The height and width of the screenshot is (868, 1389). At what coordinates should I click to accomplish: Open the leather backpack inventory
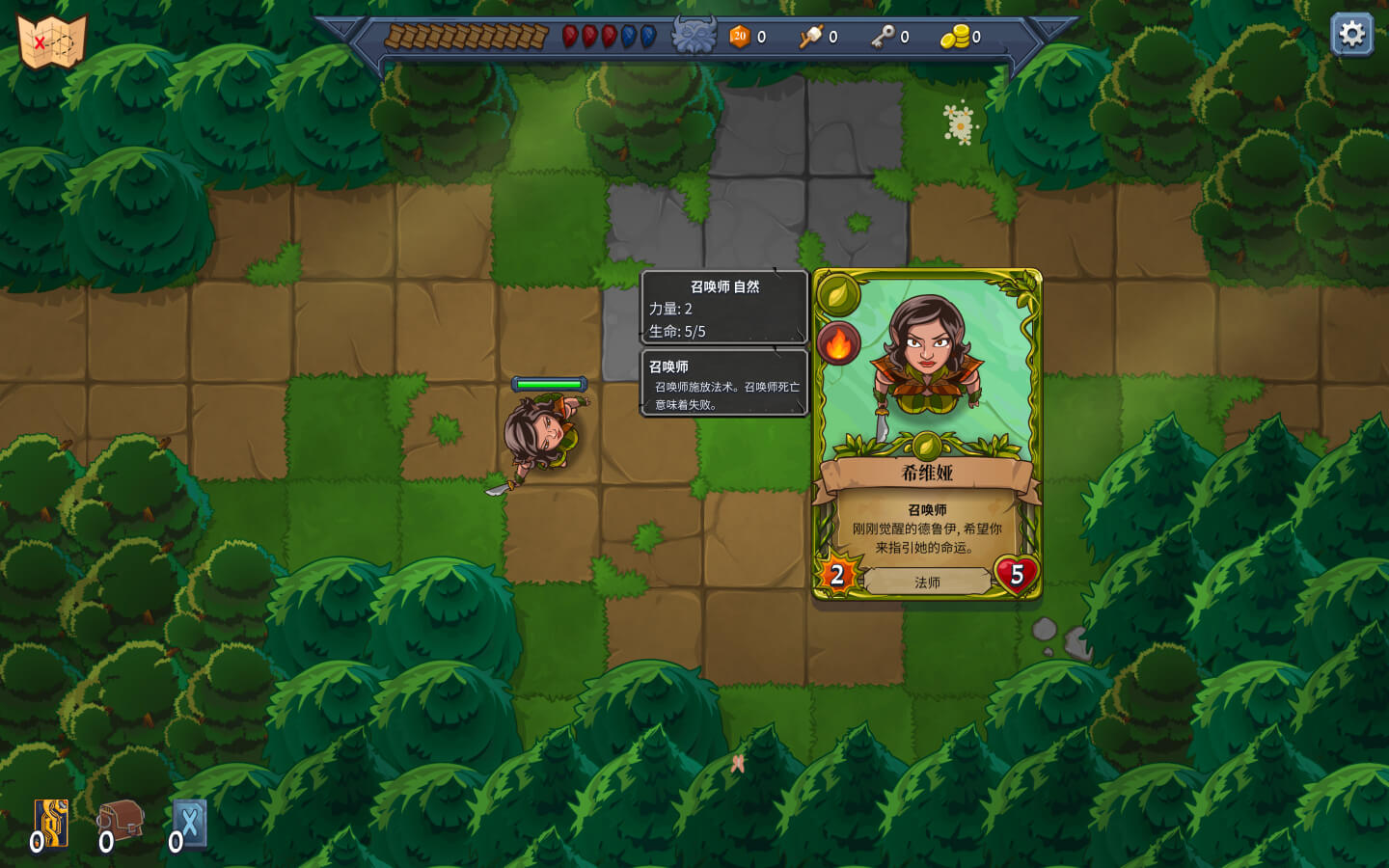[122, 822]
